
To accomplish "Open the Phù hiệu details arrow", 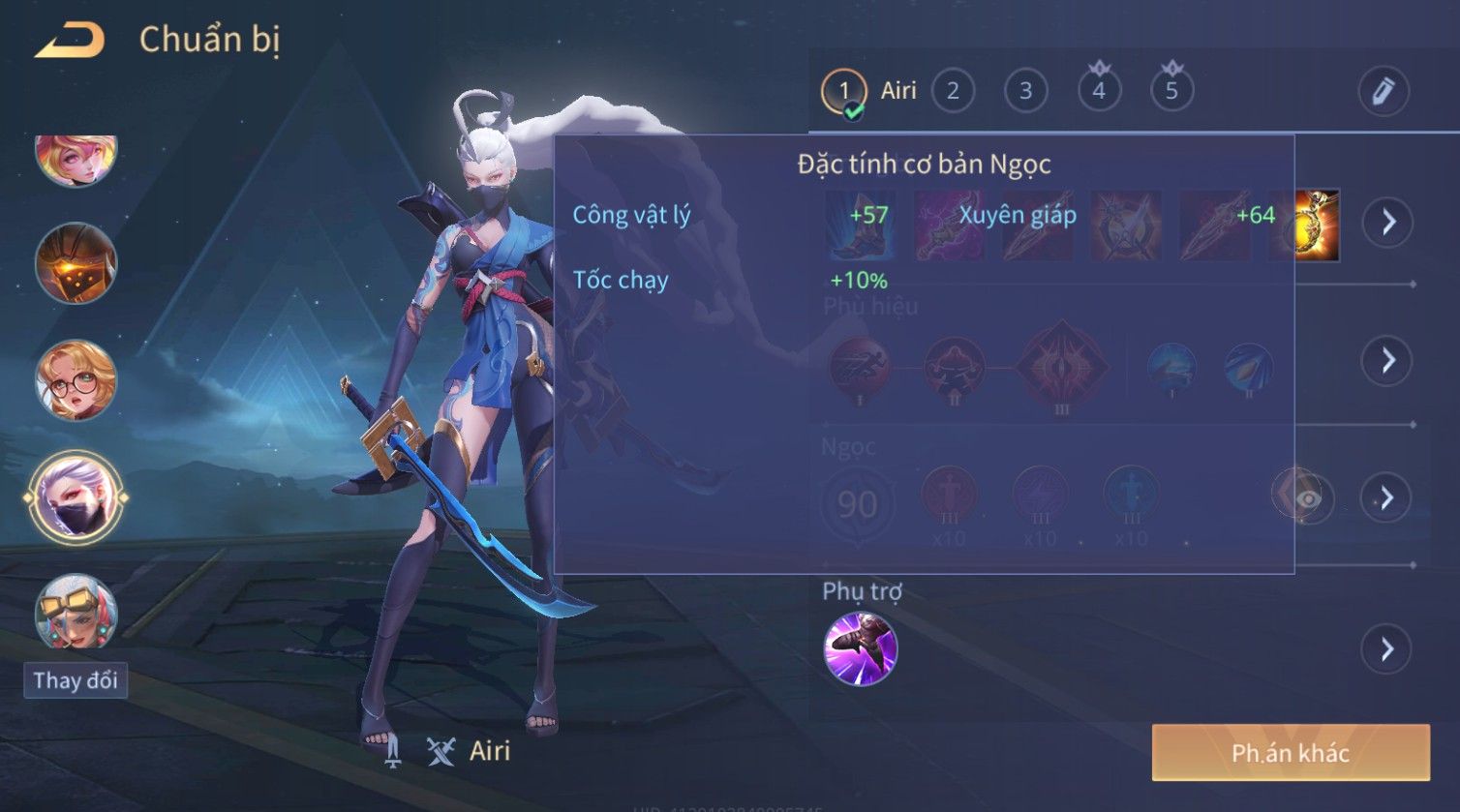I will (x=1388, y=361).
